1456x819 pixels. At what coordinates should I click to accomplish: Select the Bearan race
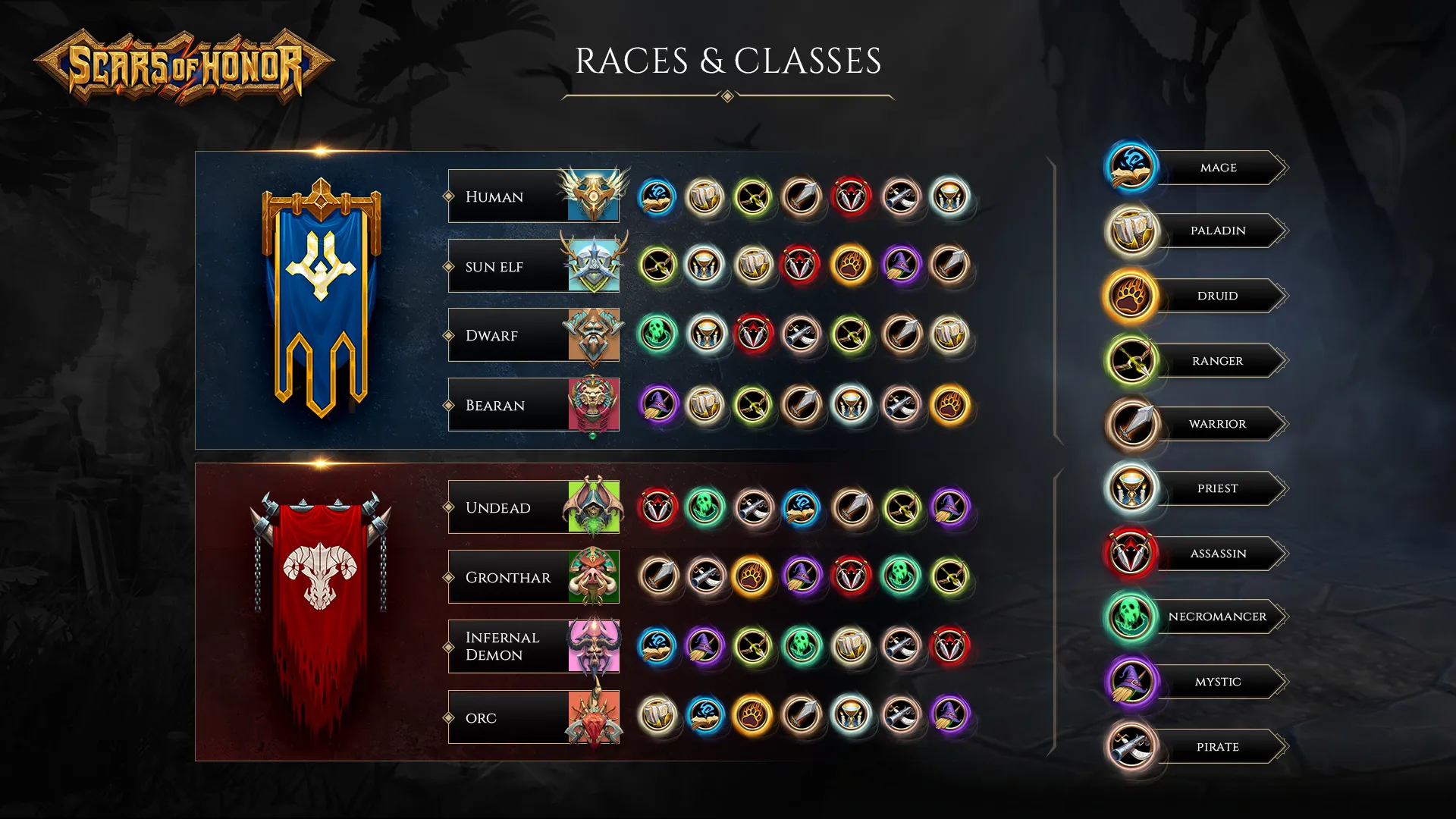pyautogui.click(x=532, y=405)
